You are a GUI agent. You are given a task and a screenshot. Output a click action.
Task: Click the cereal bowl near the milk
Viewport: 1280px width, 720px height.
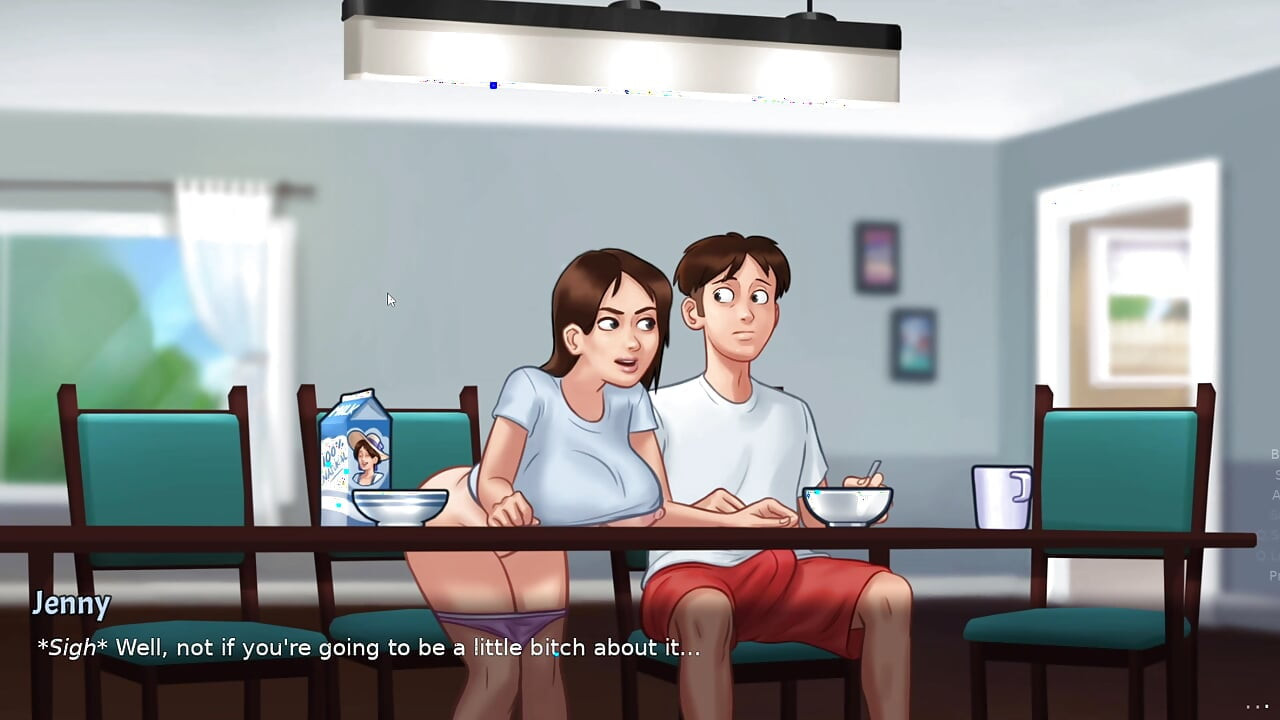(x=399, y=508)
